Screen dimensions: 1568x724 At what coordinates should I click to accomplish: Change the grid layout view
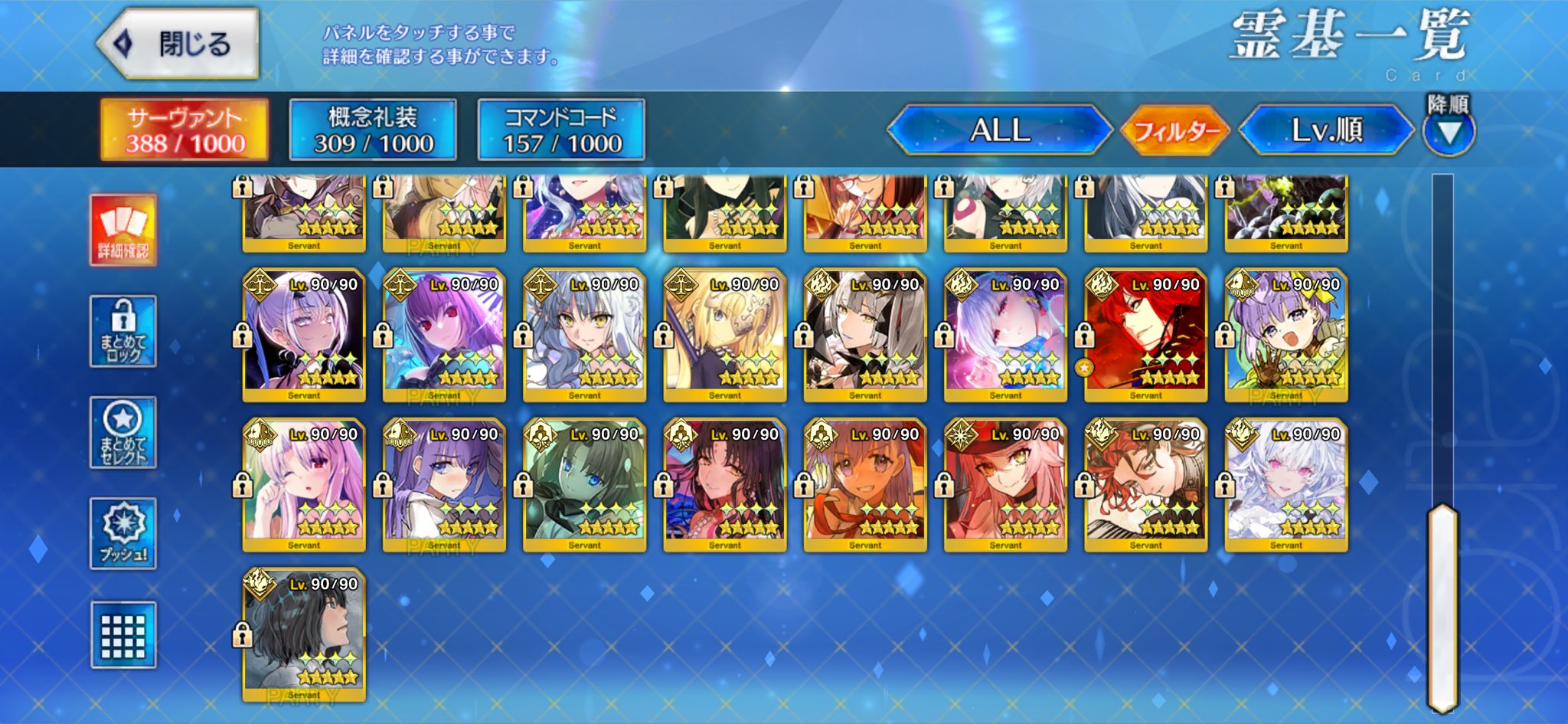coord(123,635)
